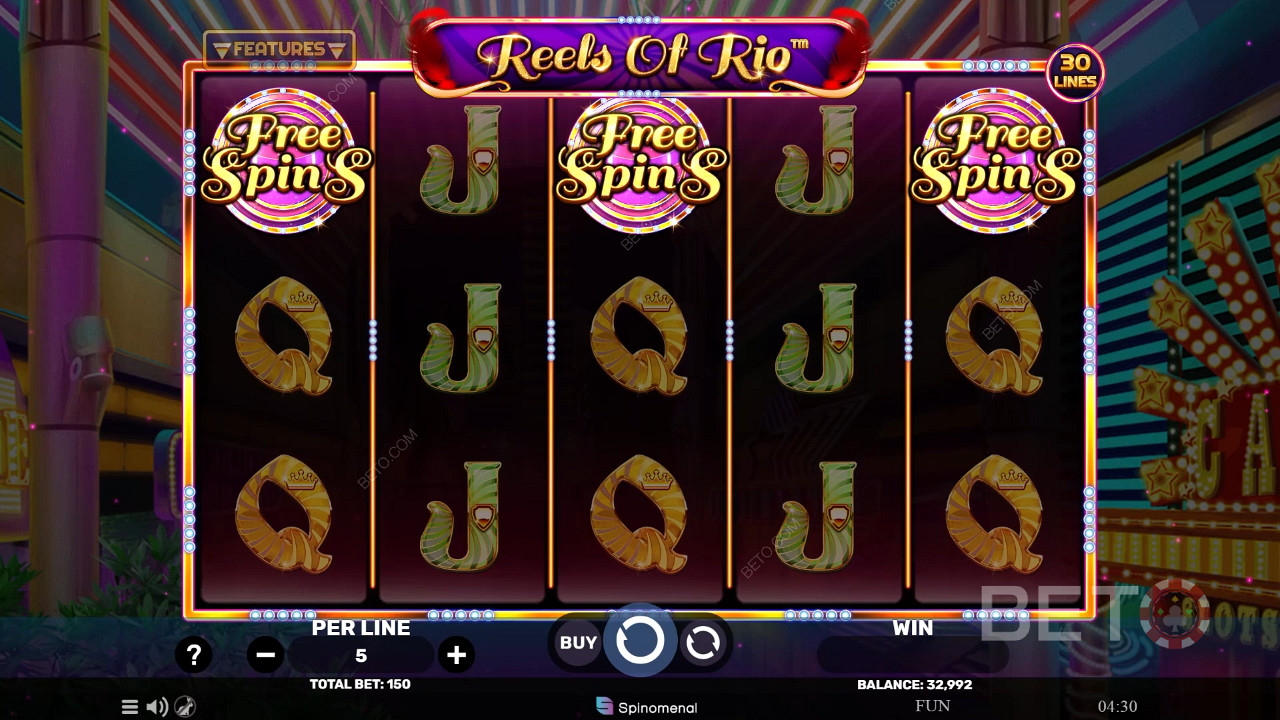Open the help screen via the question mark
The width and height of the screenshot is (1280, 720).
tap(195, 655)
